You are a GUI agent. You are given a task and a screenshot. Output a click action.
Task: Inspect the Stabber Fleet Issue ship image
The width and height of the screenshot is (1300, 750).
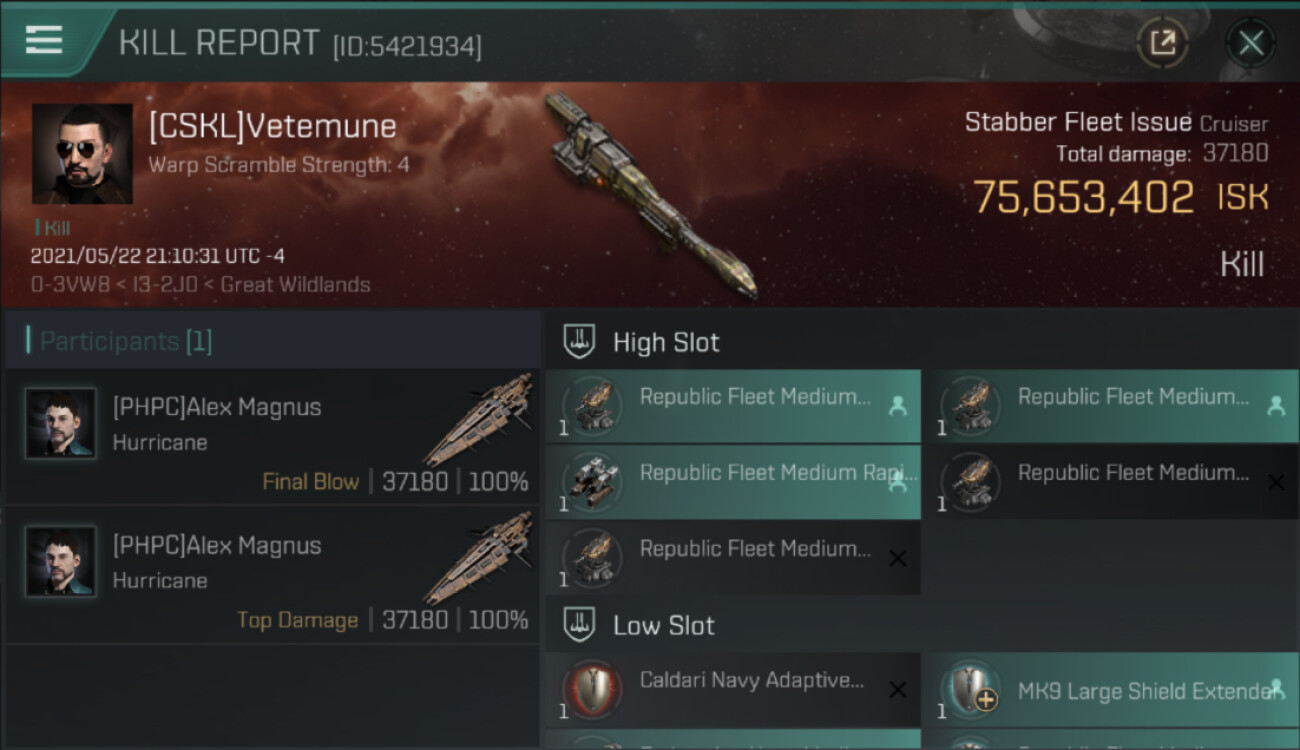(650, 193)
